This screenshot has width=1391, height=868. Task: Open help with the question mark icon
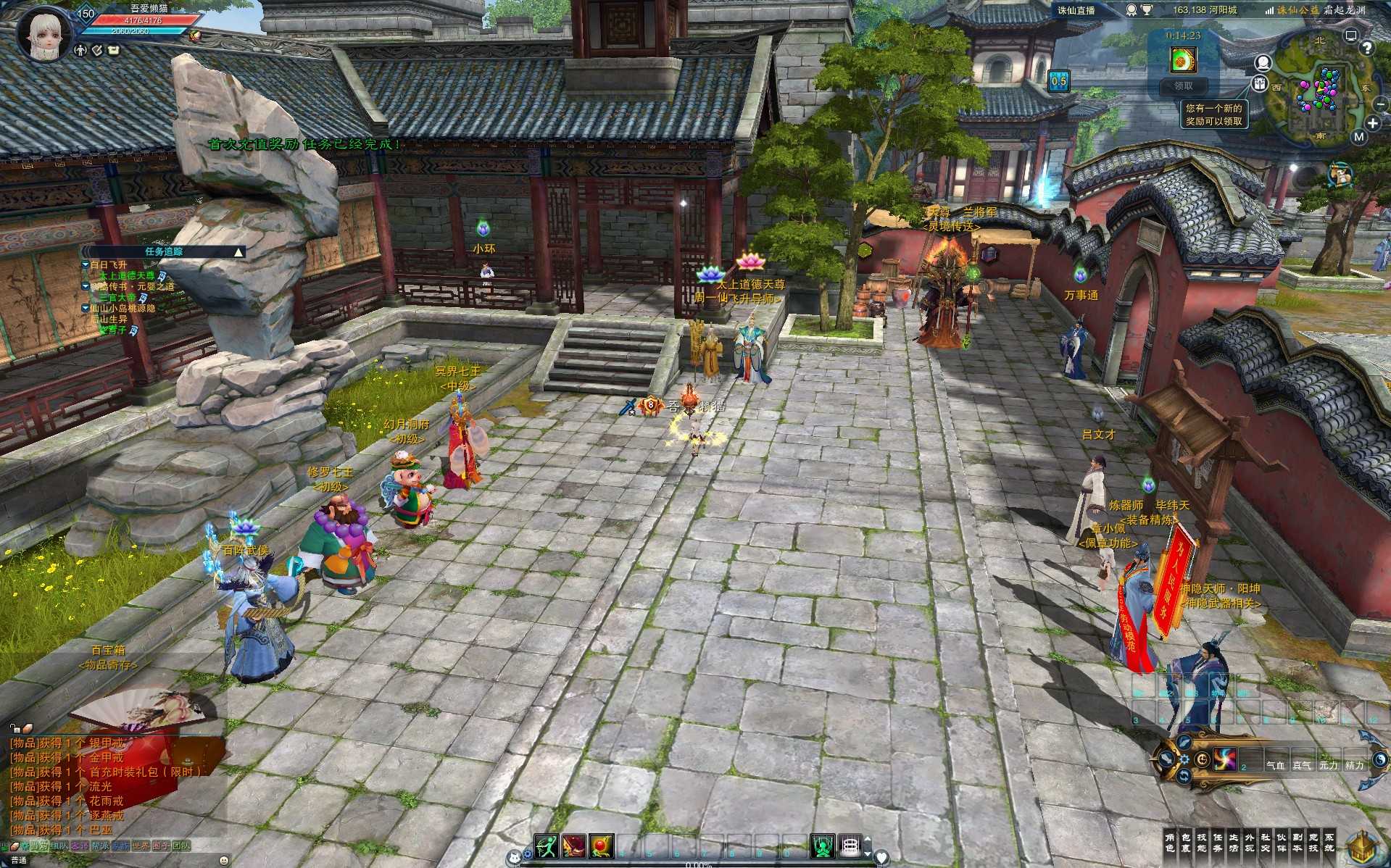click(x=1367, y=48)
